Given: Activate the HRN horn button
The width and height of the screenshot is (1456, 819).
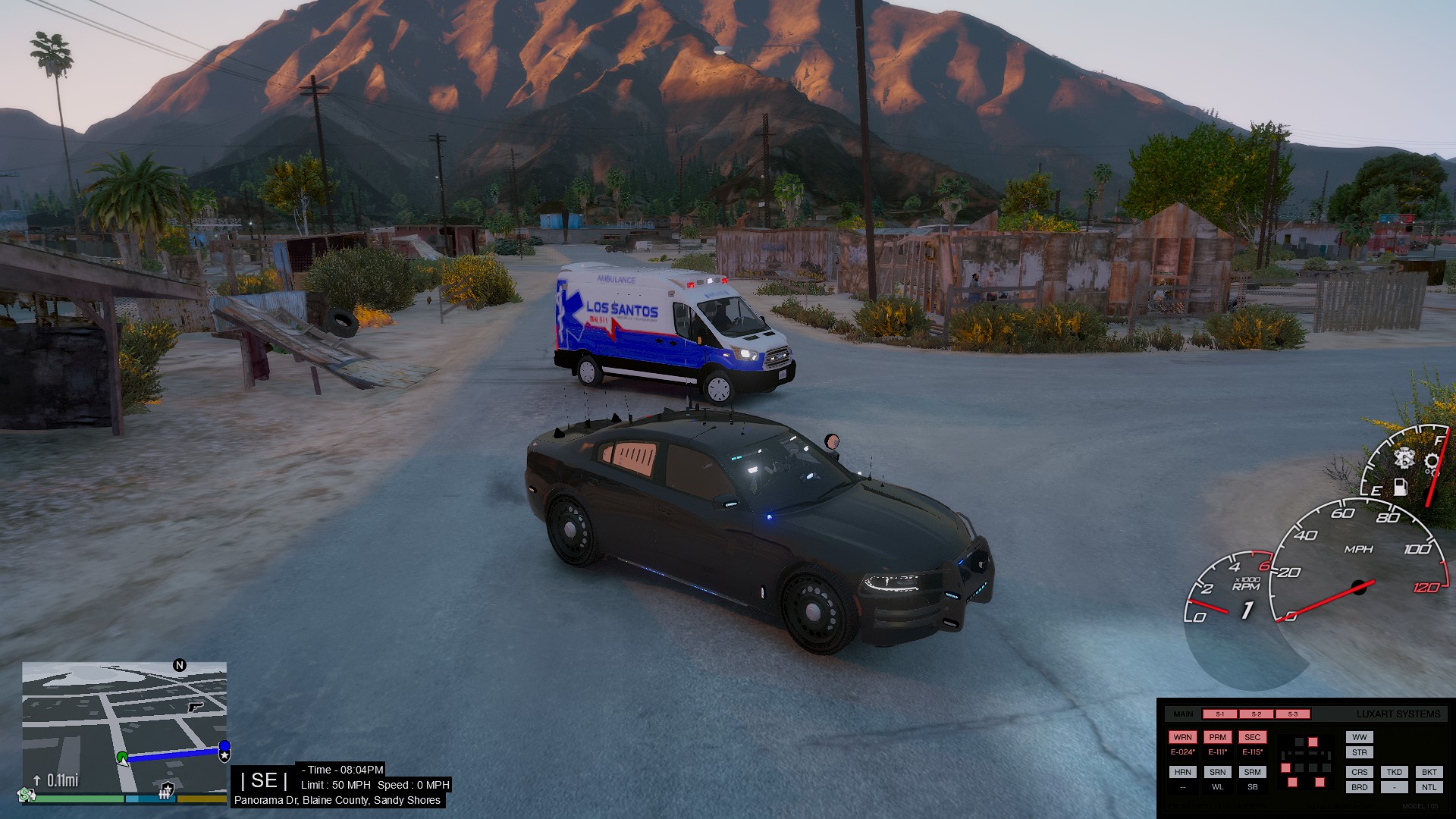Looking at the screenshot, I should click(x=1182, y=772).
